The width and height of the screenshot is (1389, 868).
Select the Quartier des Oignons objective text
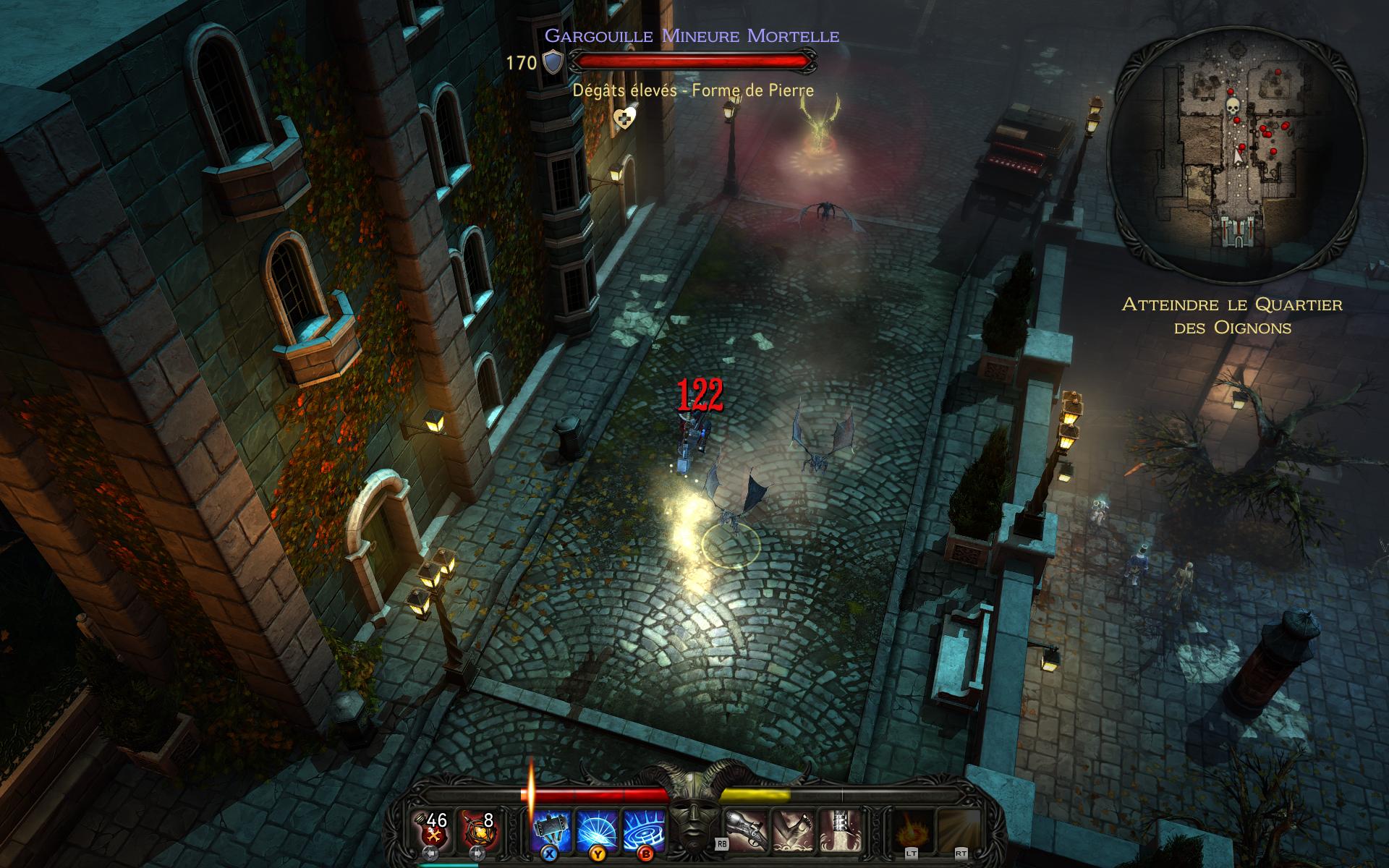point(1231,316)
